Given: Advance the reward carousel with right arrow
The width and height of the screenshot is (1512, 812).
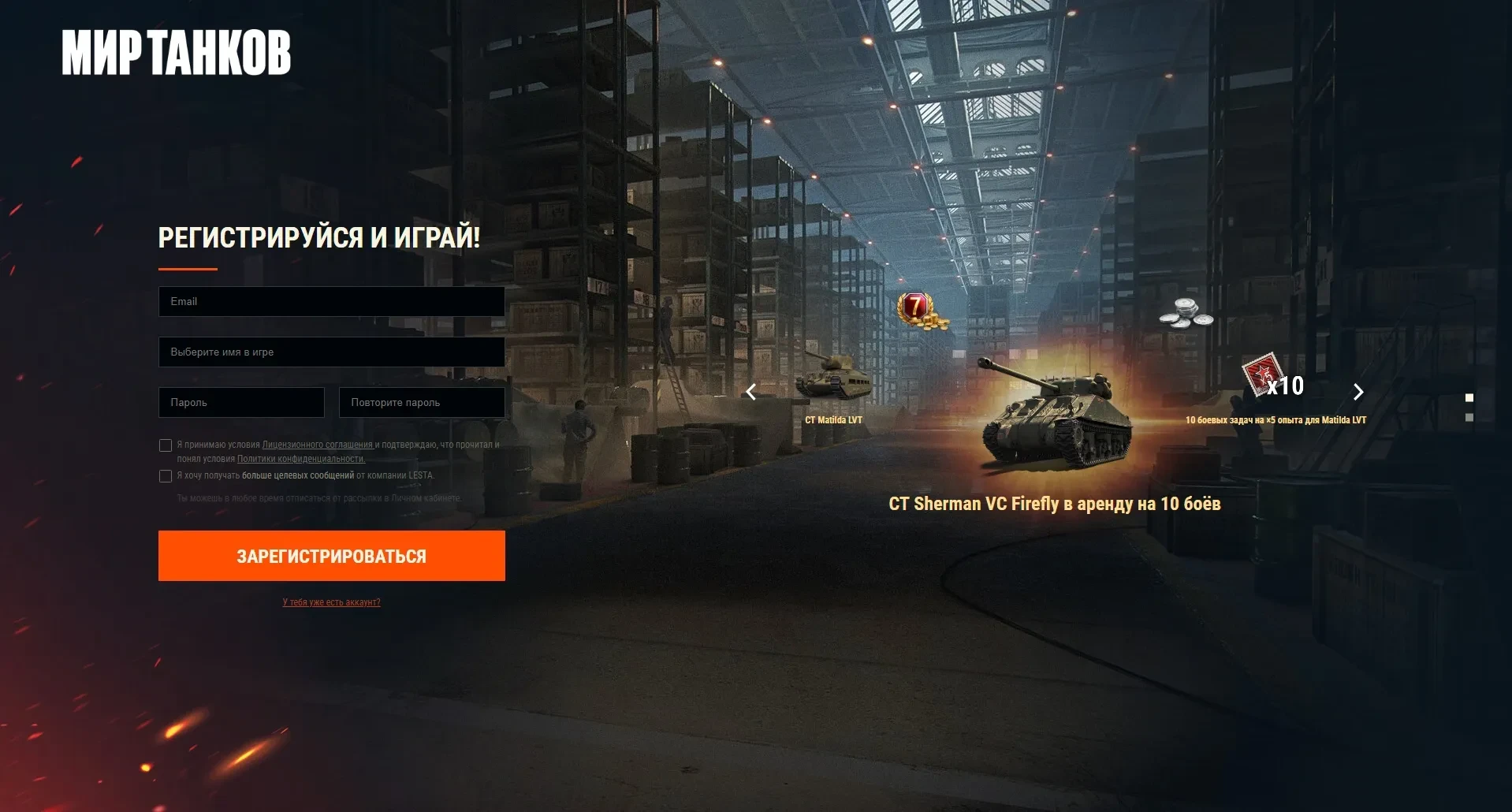Looking at the screenshot, I should coord(1358,392).
